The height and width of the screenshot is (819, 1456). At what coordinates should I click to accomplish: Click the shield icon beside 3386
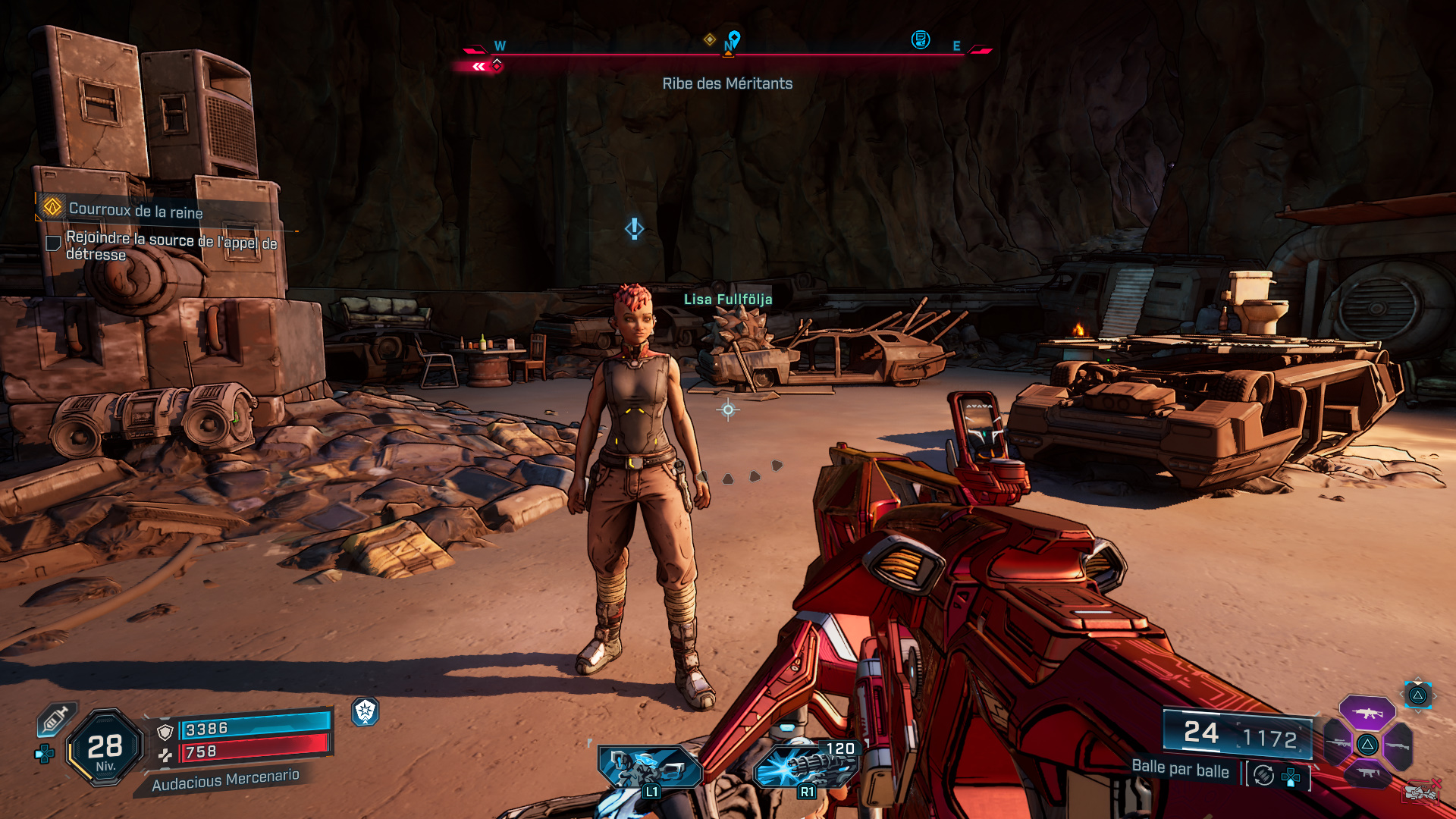click(x=165, y=731)
